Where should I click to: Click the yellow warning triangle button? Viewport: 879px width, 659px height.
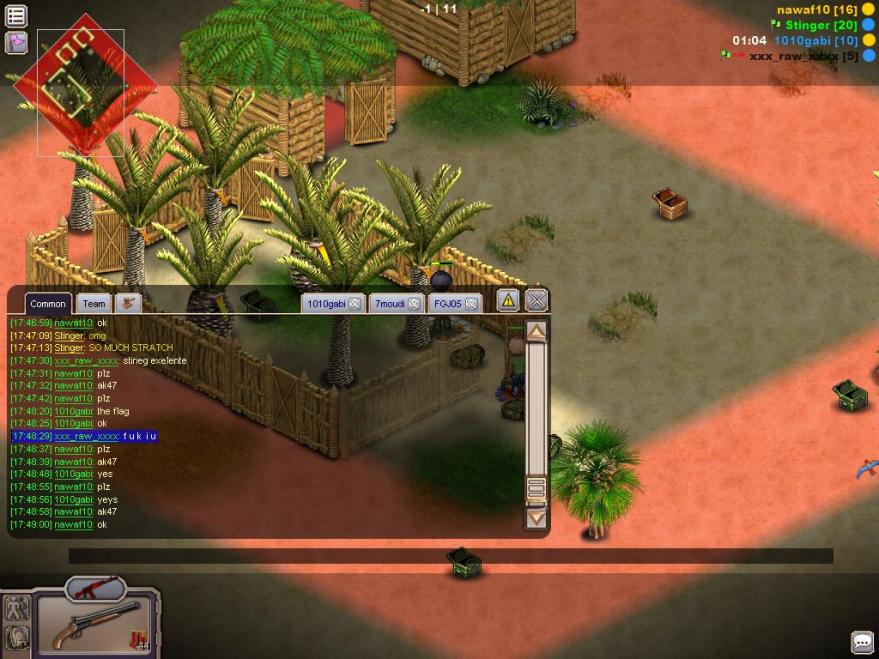pyautogui.click(x=509, y=299)
